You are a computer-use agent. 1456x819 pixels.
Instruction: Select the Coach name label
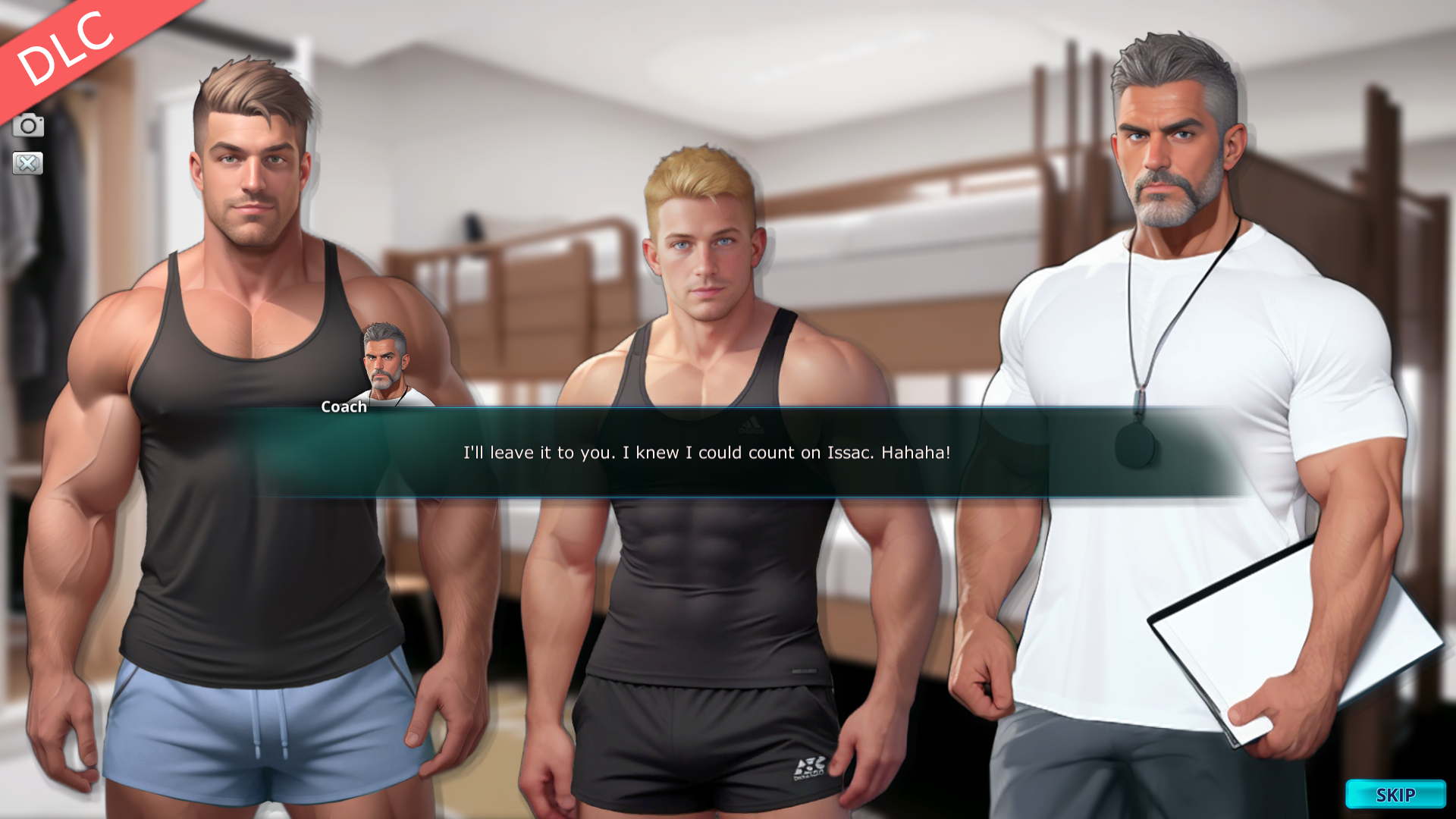coord(342,406)
